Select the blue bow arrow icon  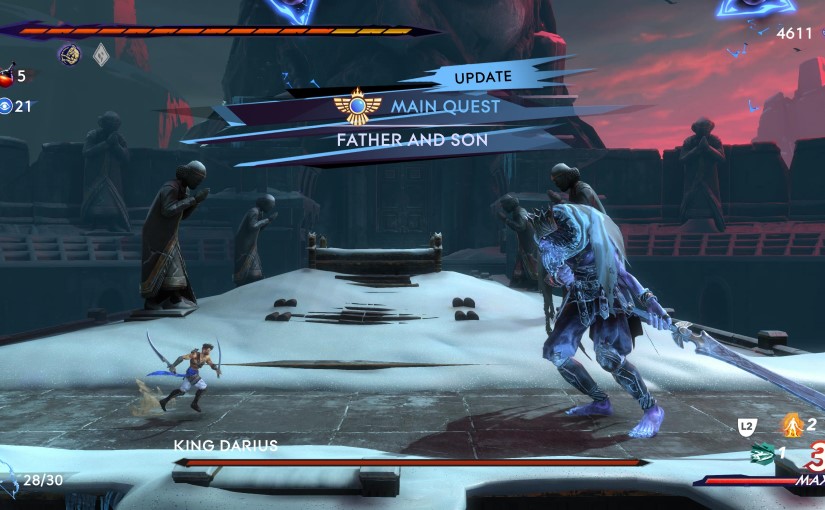pos(9,484)
